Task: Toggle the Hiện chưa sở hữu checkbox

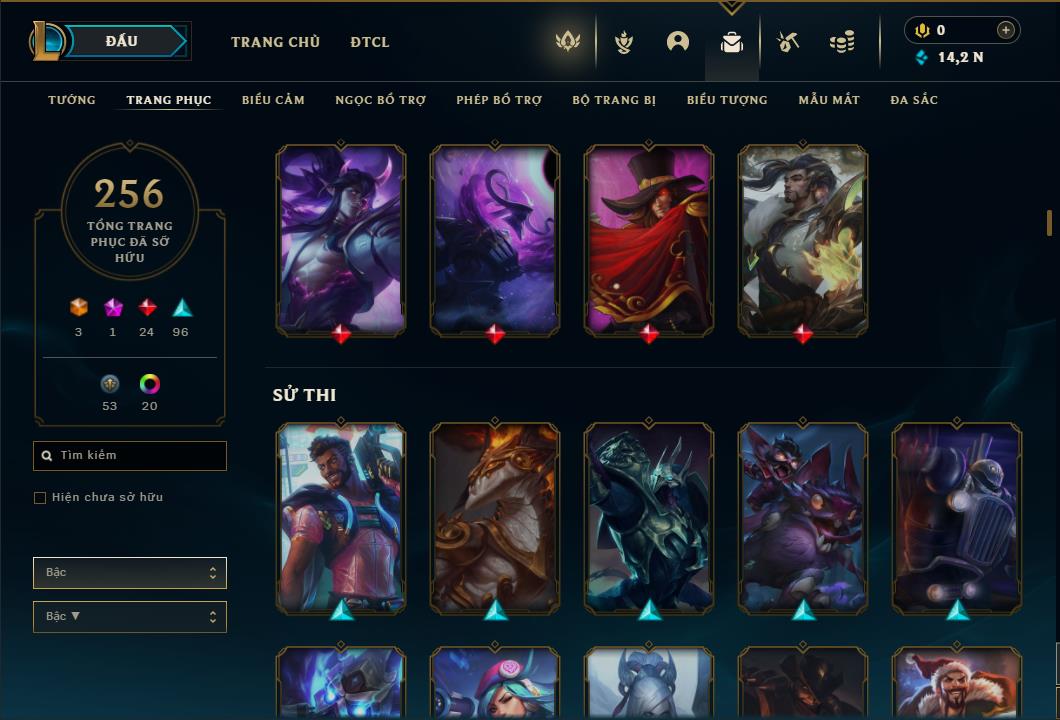Action: [40, 498]
